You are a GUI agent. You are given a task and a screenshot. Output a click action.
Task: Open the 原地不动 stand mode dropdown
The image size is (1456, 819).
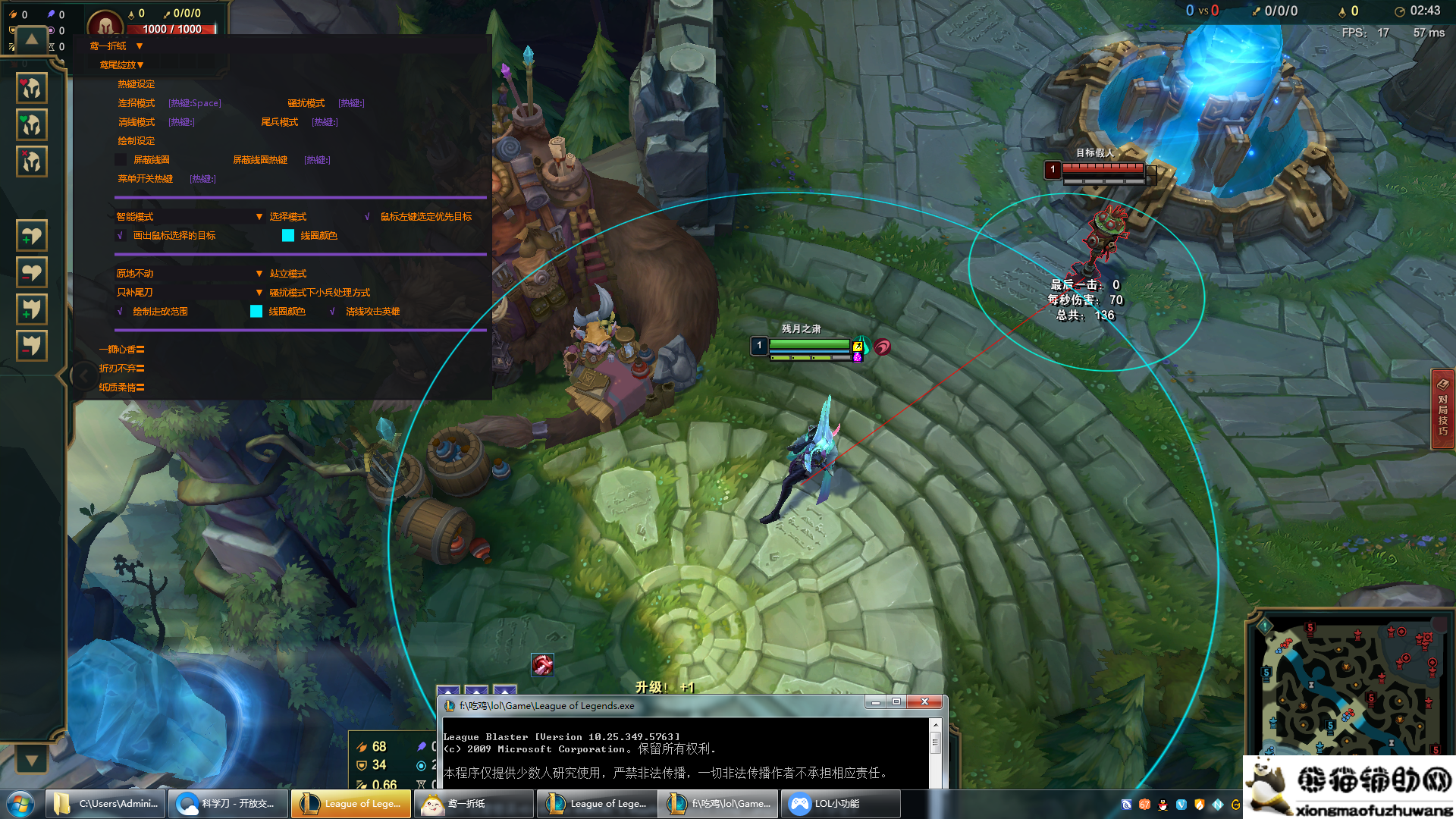point(259,274)
